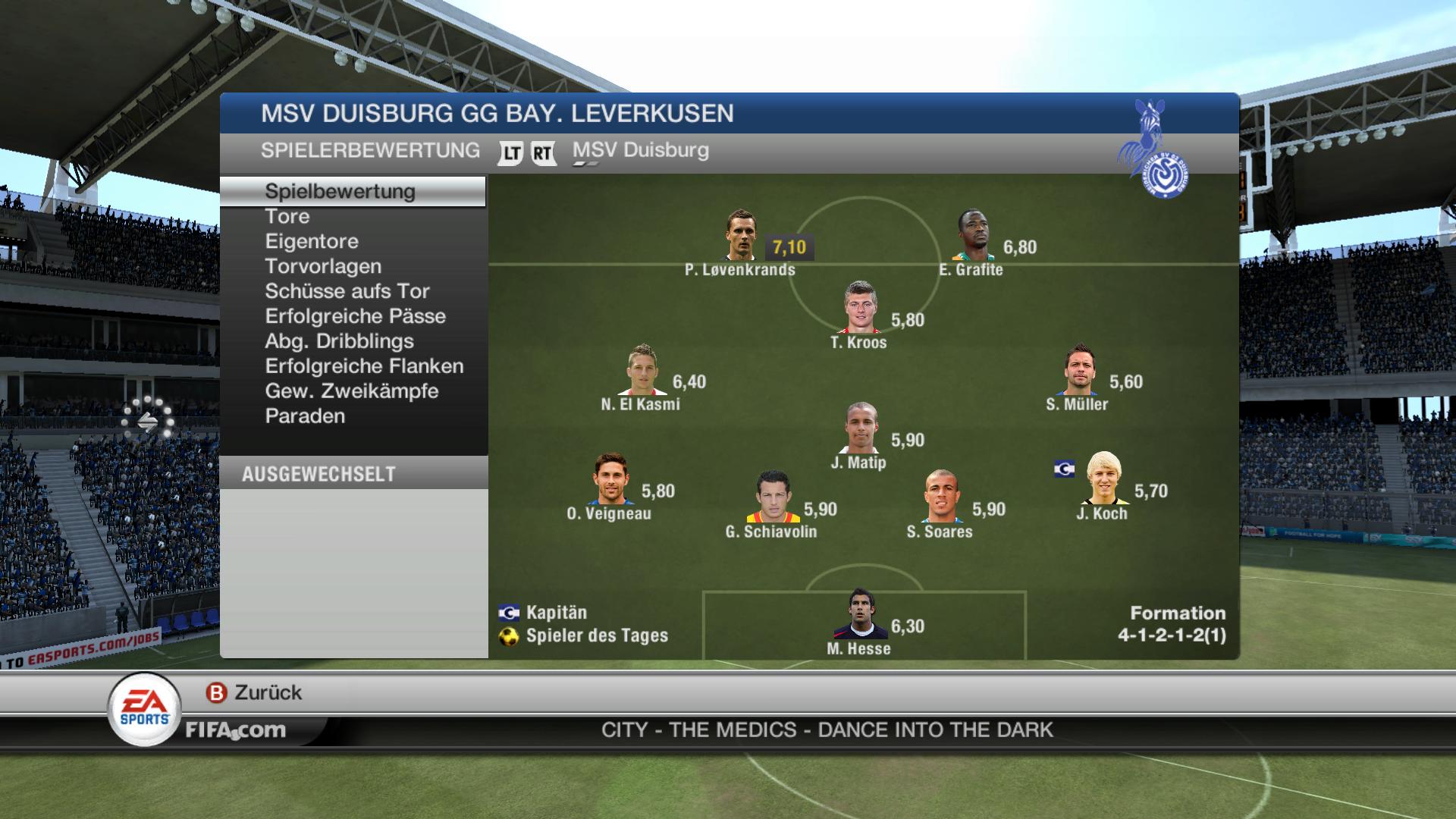Screen dimensions: 1456x819
Task: Click S. Müller's player portrait
Action: [x=1079, y=371]
